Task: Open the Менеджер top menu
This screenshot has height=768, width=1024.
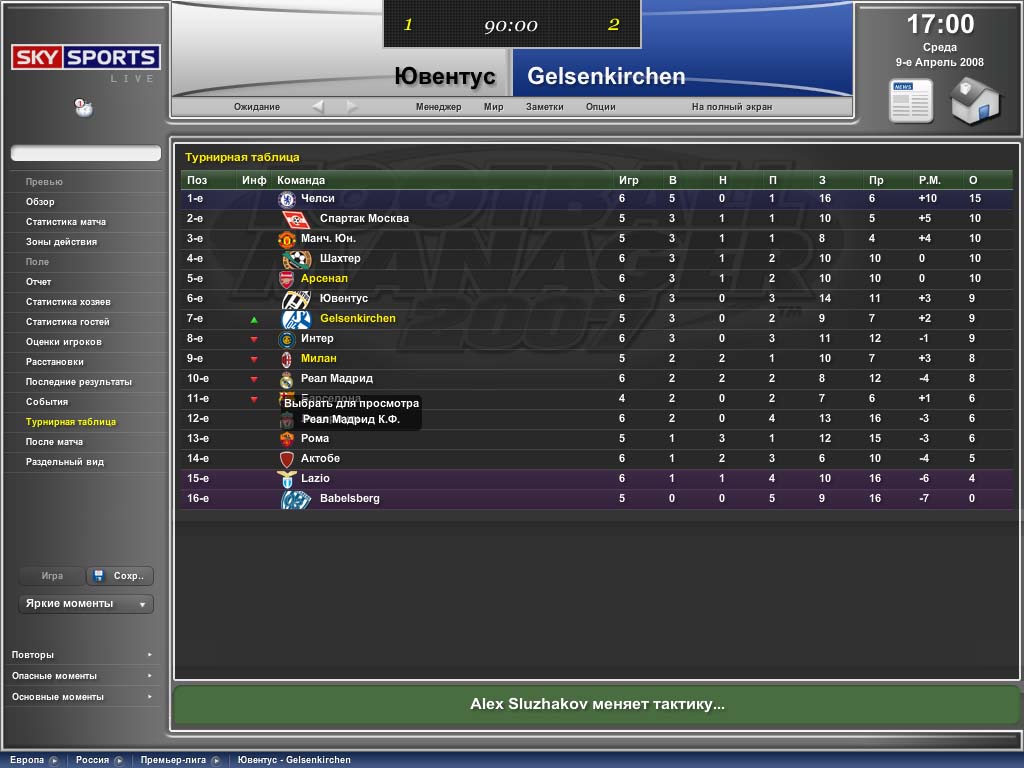Action: (438, 107)
